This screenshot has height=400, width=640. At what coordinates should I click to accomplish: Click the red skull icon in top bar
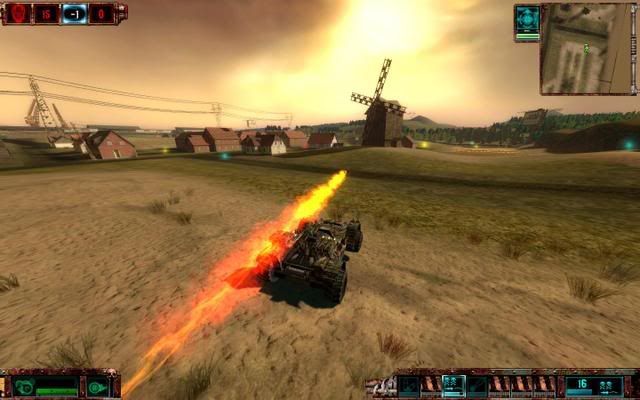(x=17, y=13)
